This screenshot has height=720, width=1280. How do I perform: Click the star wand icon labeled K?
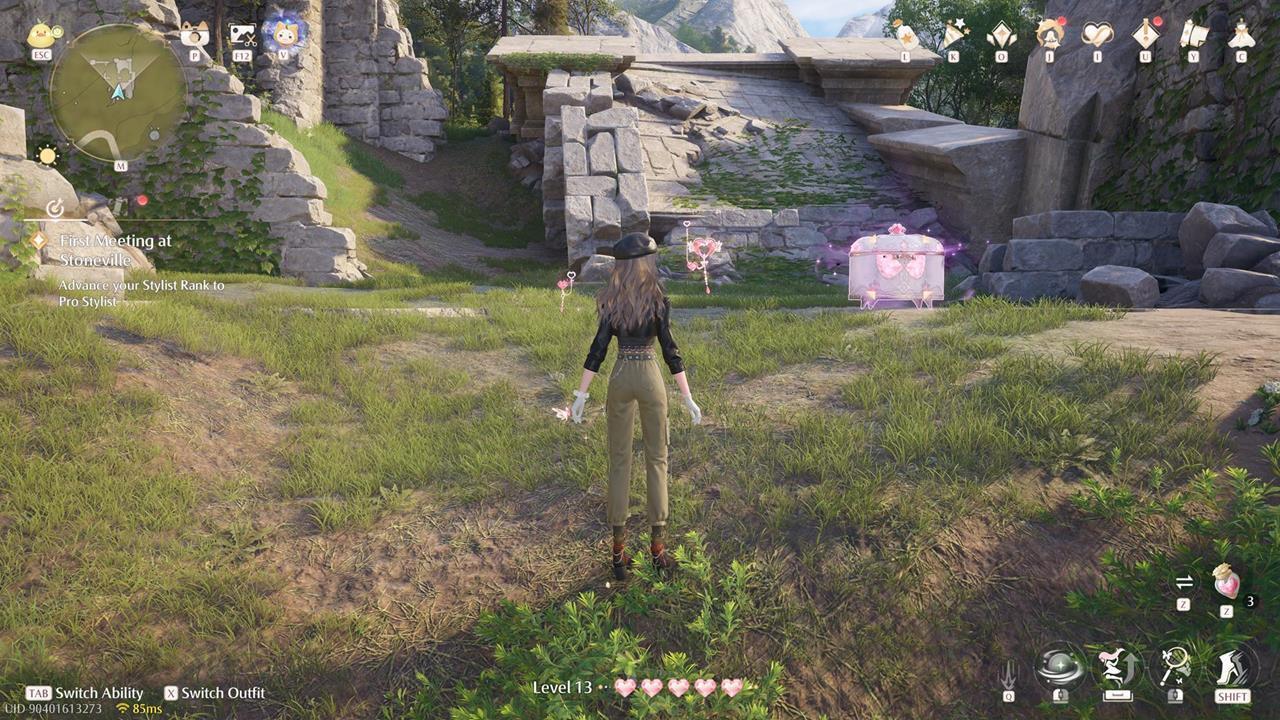pos(953,33)
